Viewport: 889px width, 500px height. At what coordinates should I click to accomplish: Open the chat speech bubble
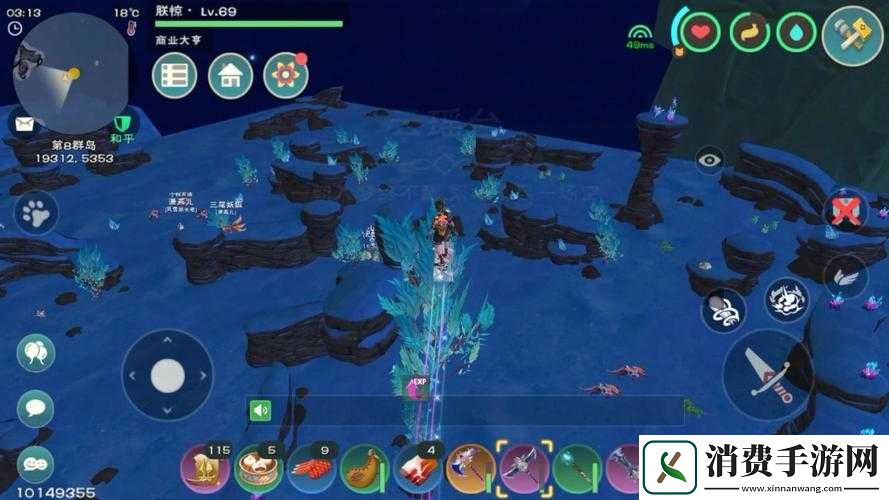(x=36, y=407)
